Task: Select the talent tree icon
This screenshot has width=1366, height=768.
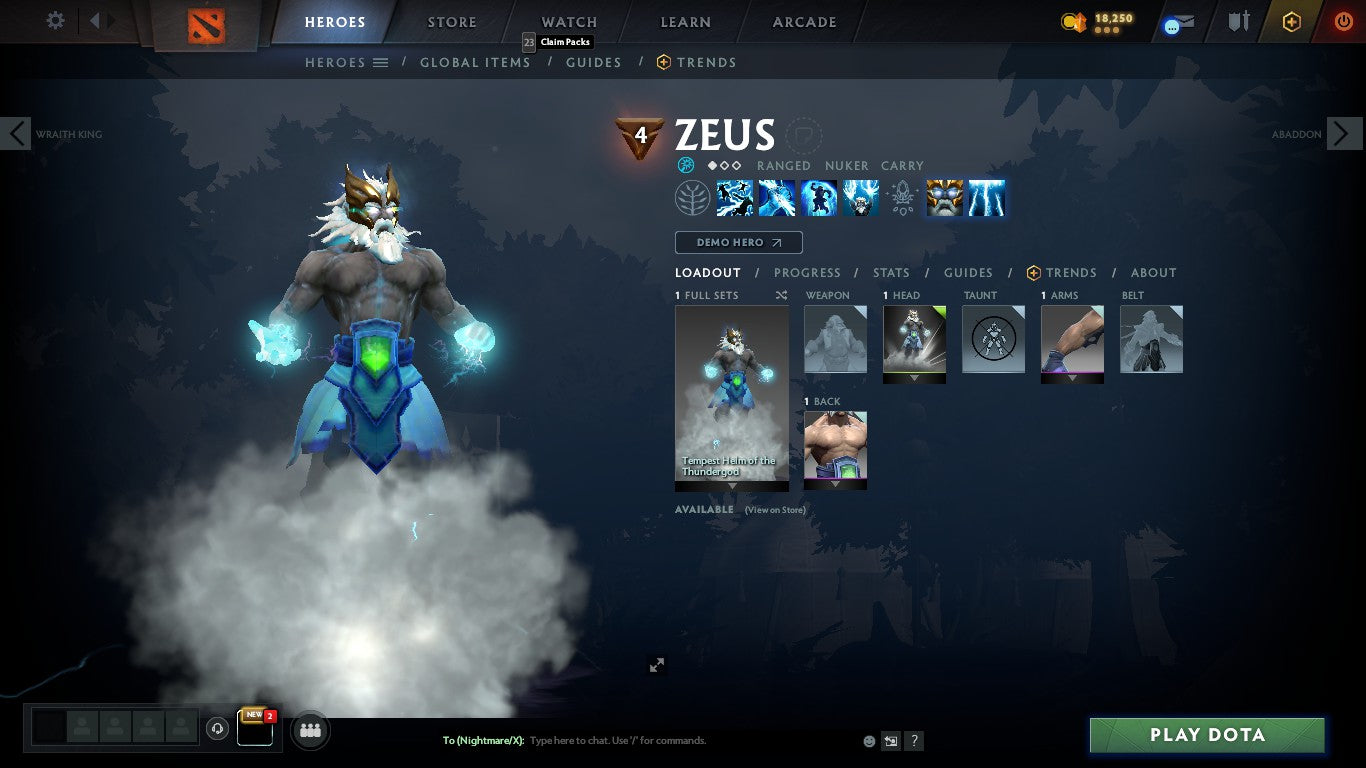Action: 691,197
